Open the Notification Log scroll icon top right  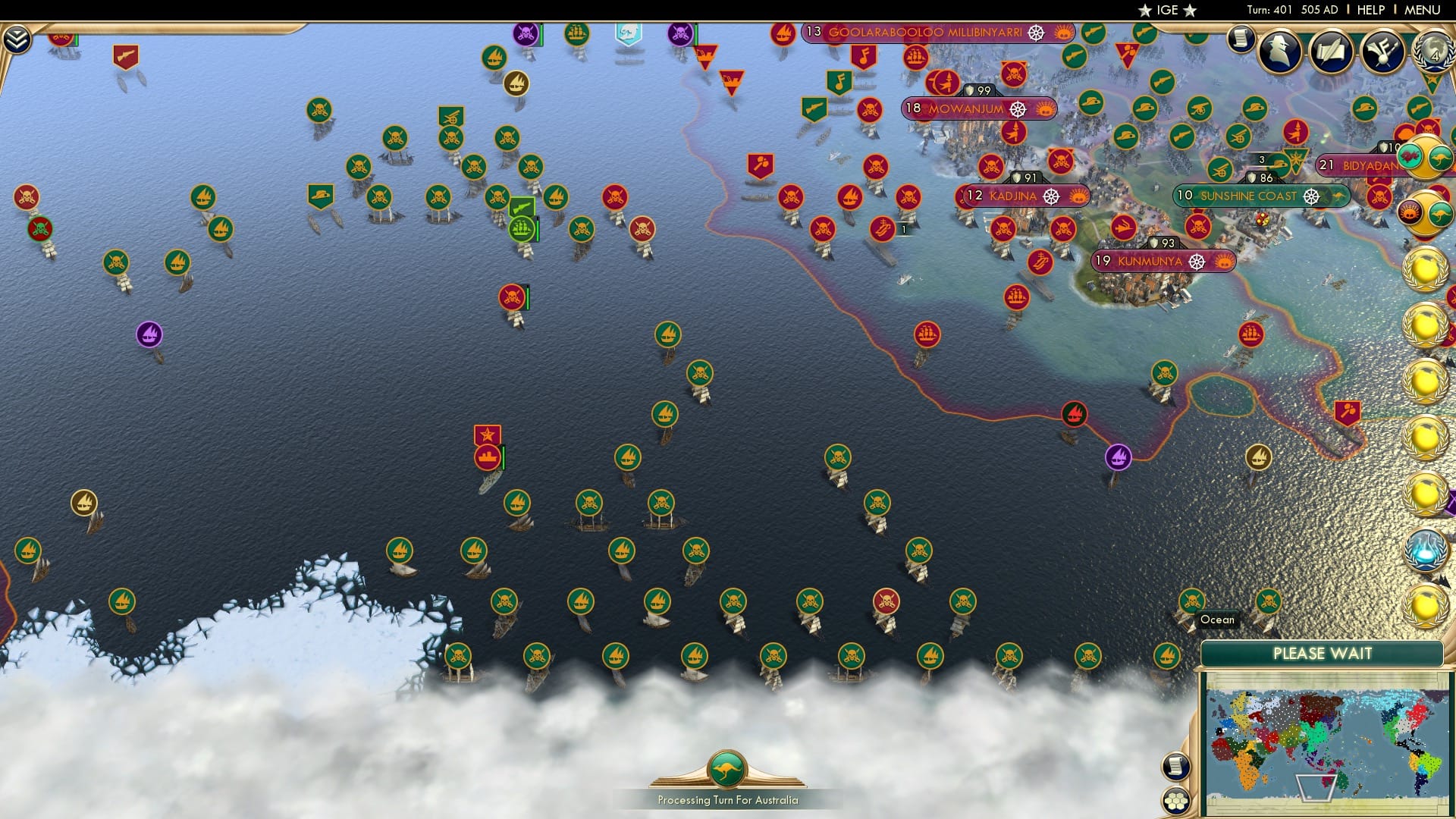(1240, 39)
